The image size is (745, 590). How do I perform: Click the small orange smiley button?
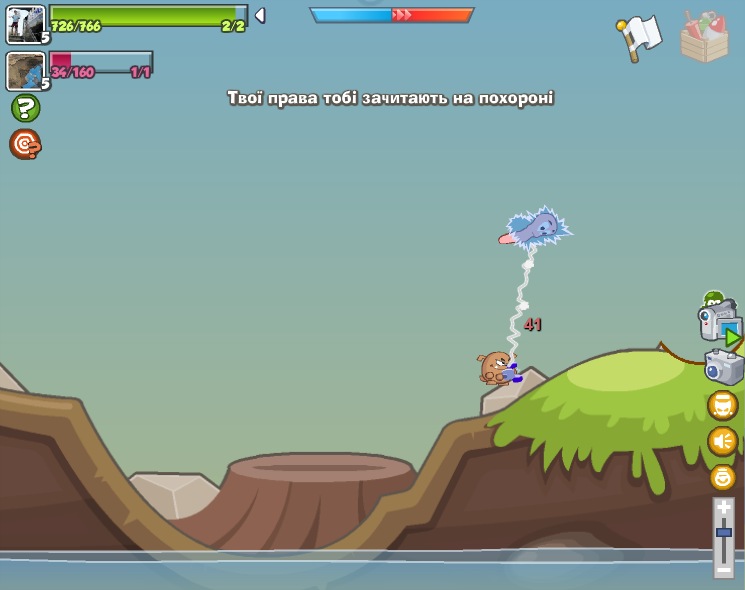[722, 477]
